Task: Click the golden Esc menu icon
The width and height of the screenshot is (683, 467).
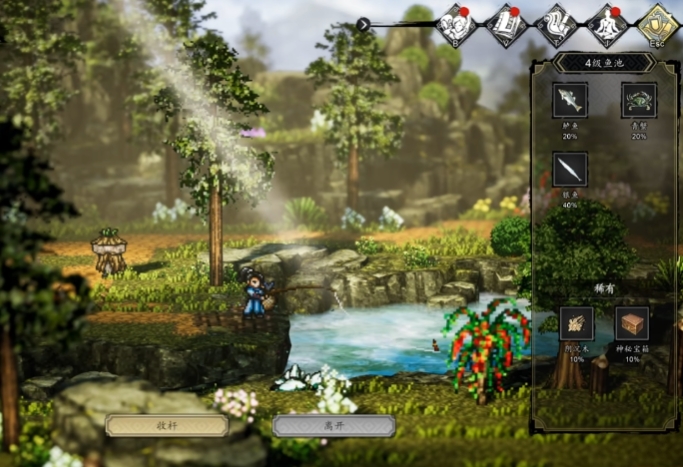Action: (x=657, y=23)
